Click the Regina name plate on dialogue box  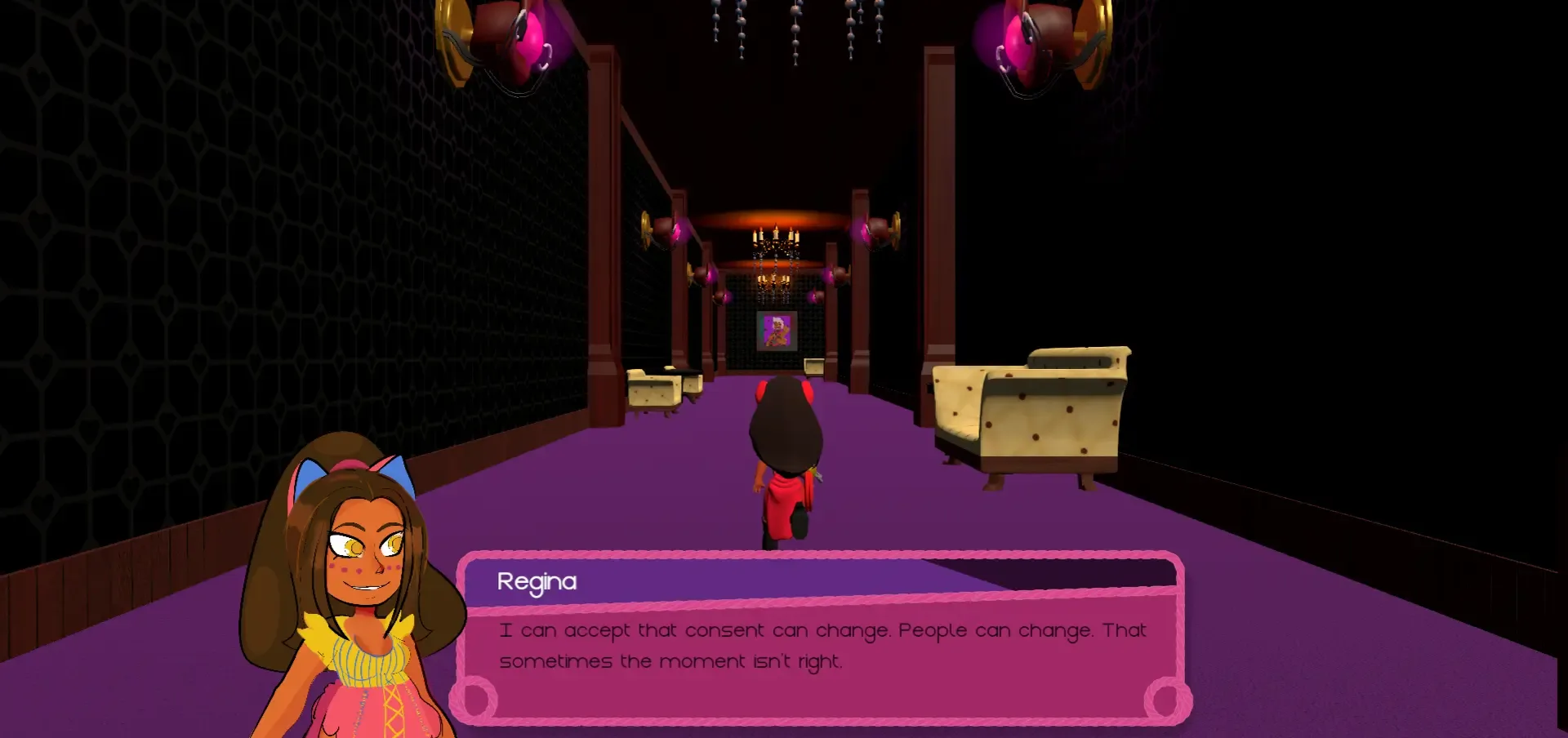537,581
